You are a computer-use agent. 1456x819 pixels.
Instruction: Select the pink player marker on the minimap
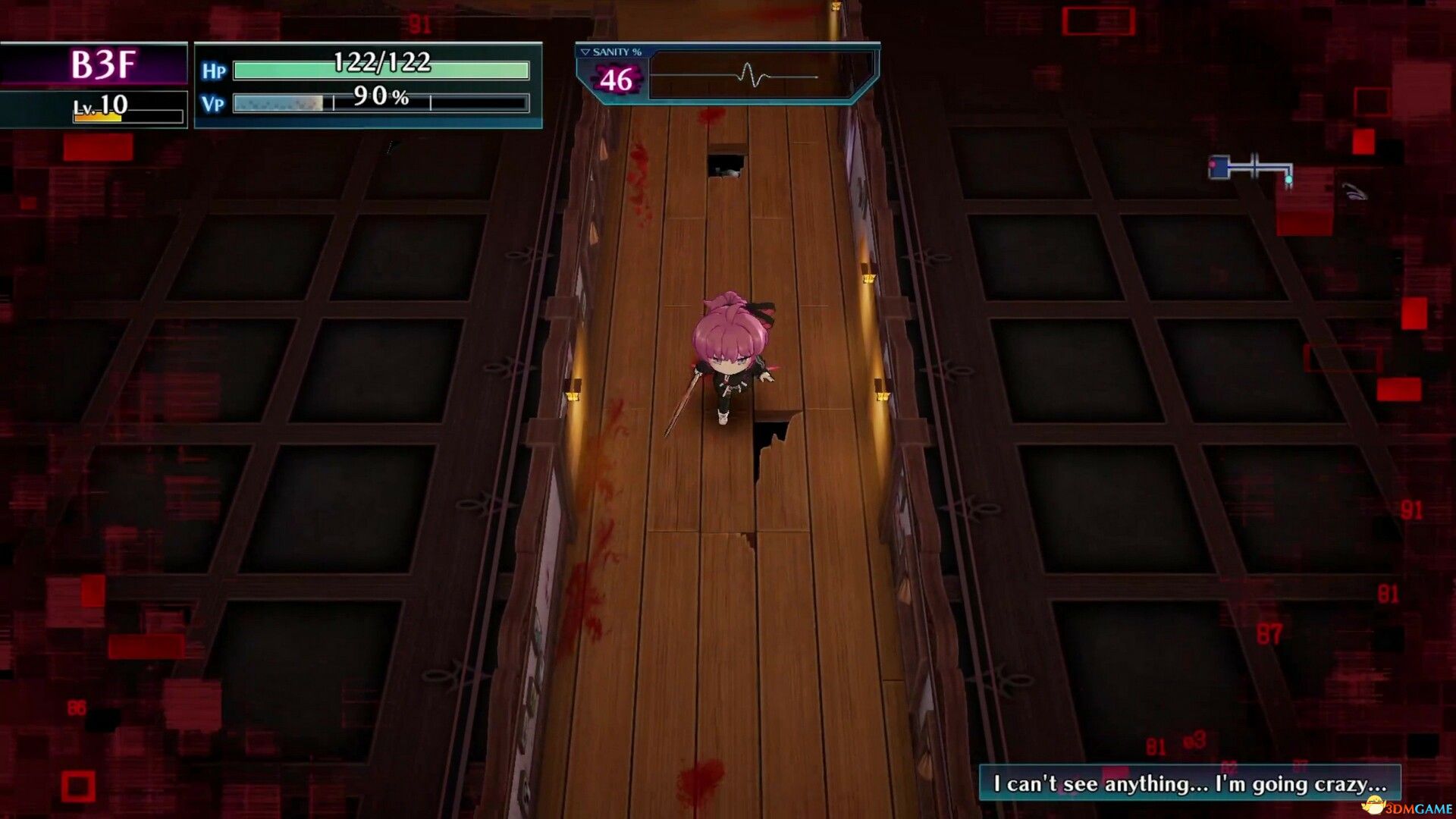[1212, 164]
